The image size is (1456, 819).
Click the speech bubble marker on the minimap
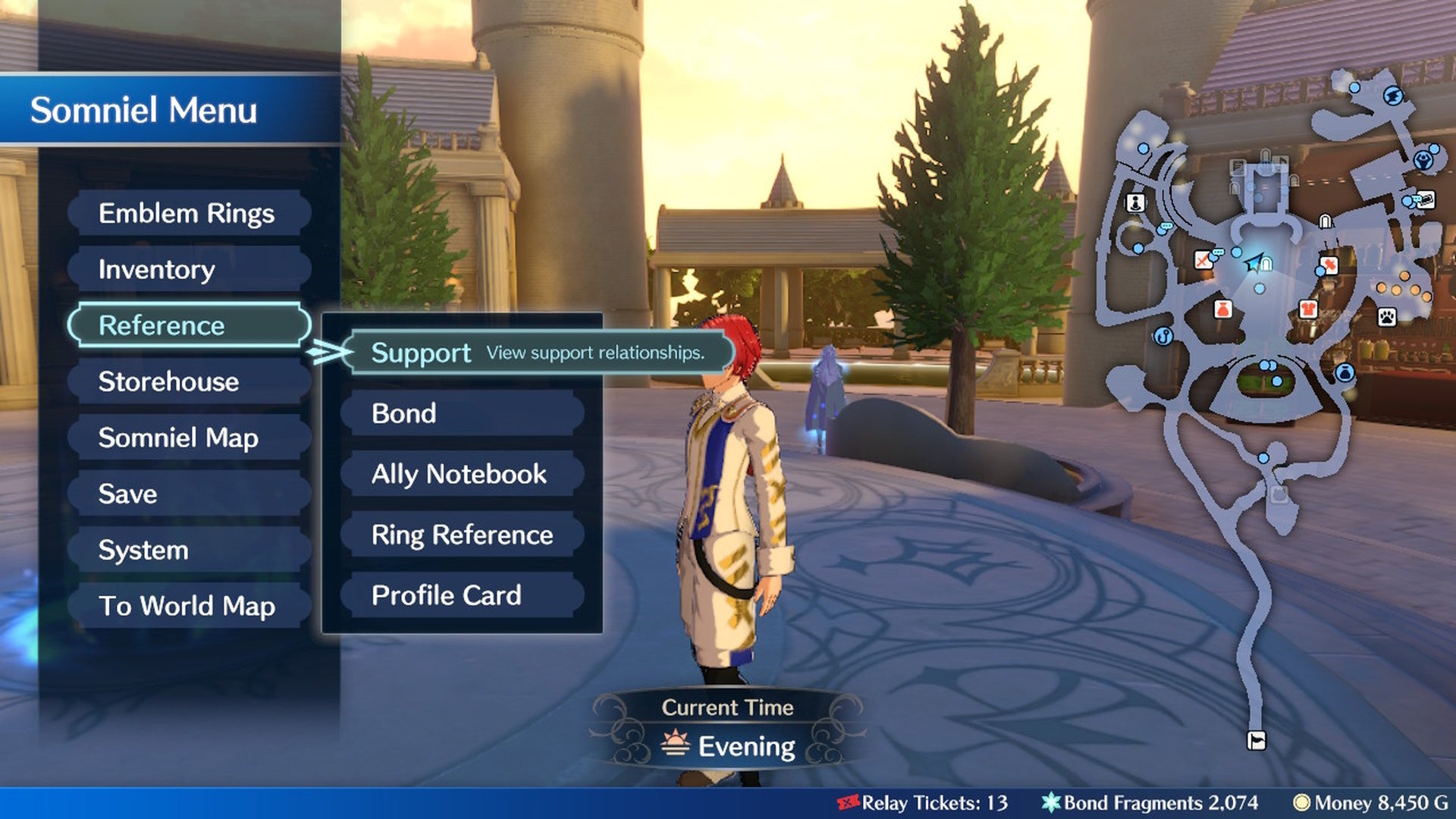(1166, 226)
